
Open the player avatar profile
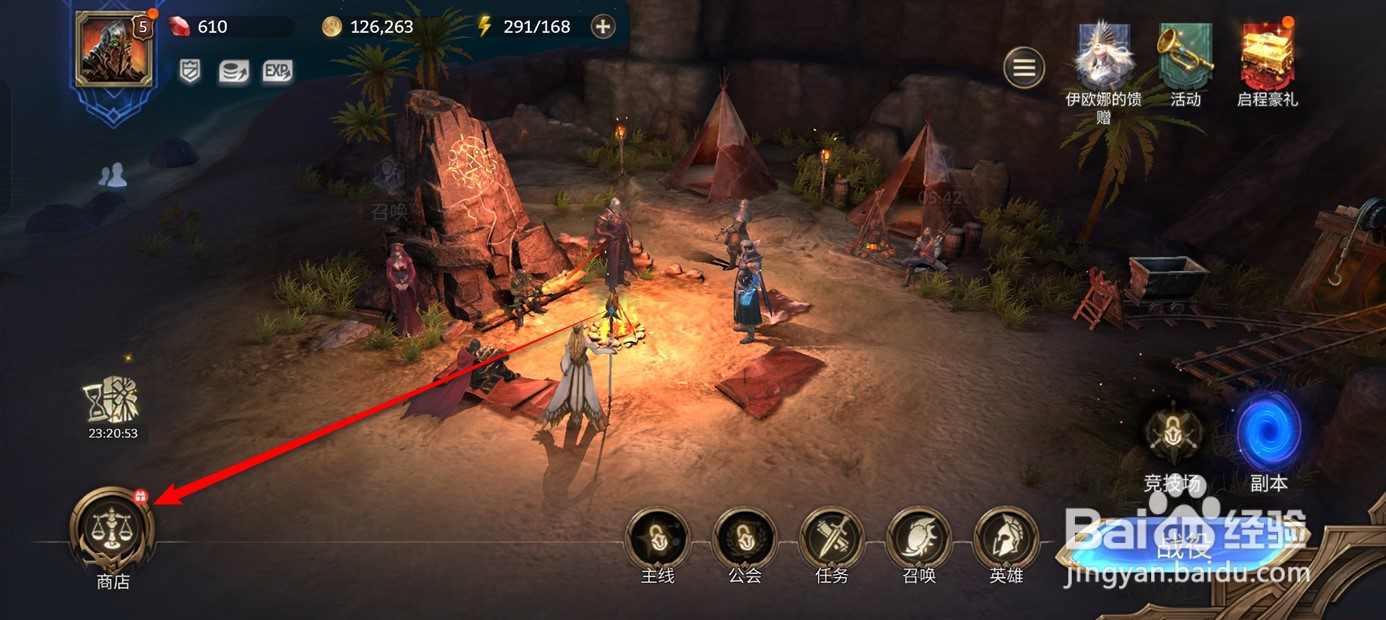coord(113,48)
